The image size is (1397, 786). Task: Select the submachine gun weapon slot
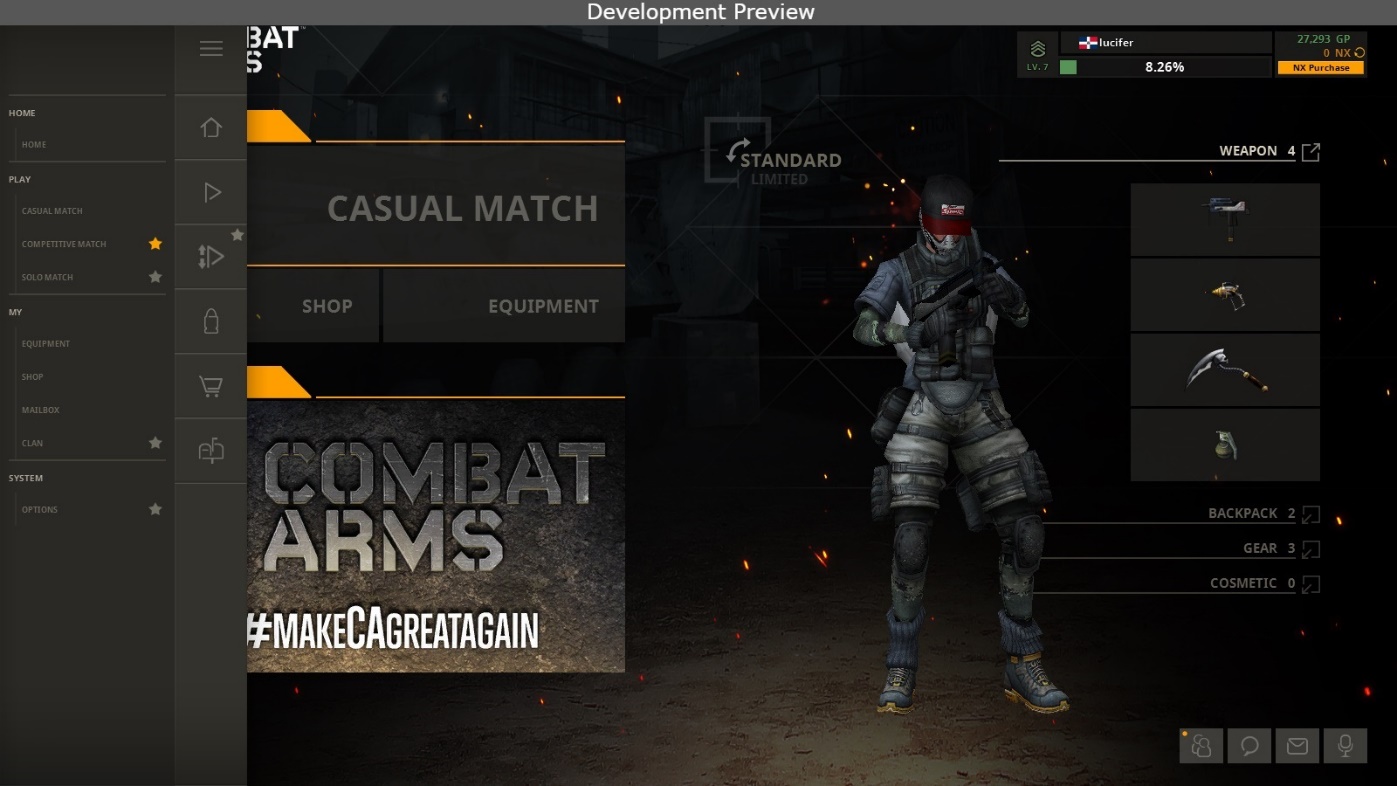click(1225, 220)
